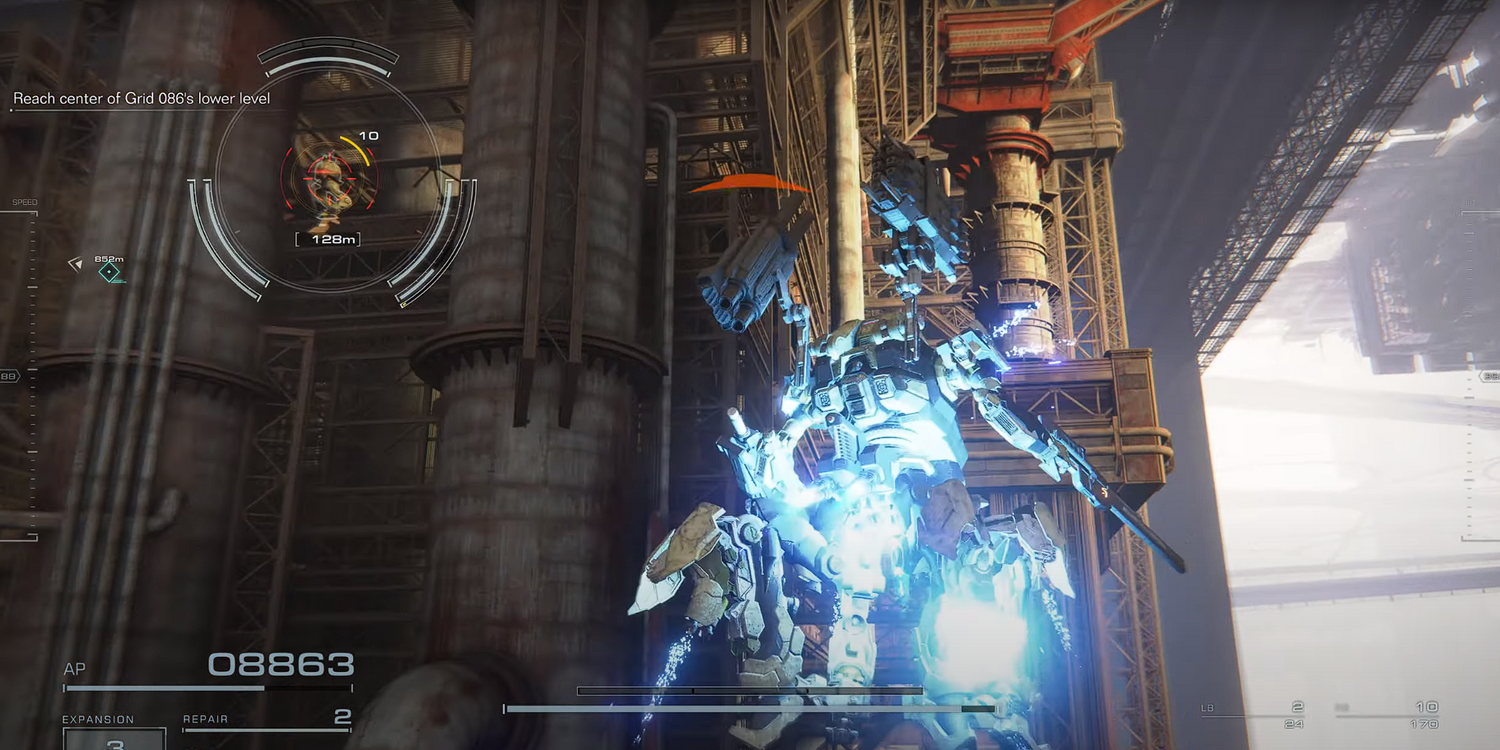Use the Repair kit indicator
The height and width of the screenshot is (750, 1500).
[x=267, y=718]
